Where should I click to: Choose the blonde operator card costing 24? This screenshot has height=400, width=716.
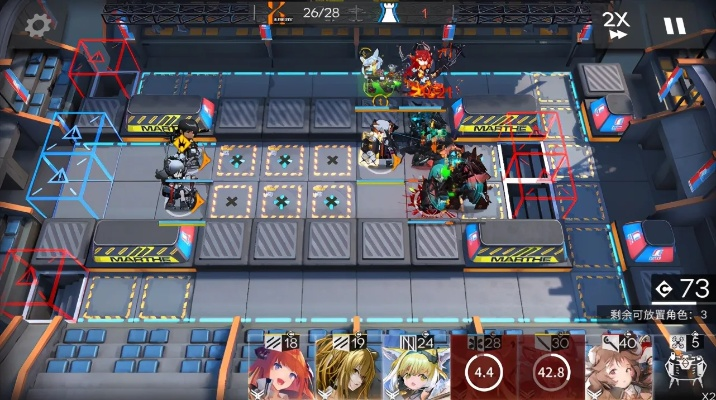pyautogui.click(x=414, y=368)
